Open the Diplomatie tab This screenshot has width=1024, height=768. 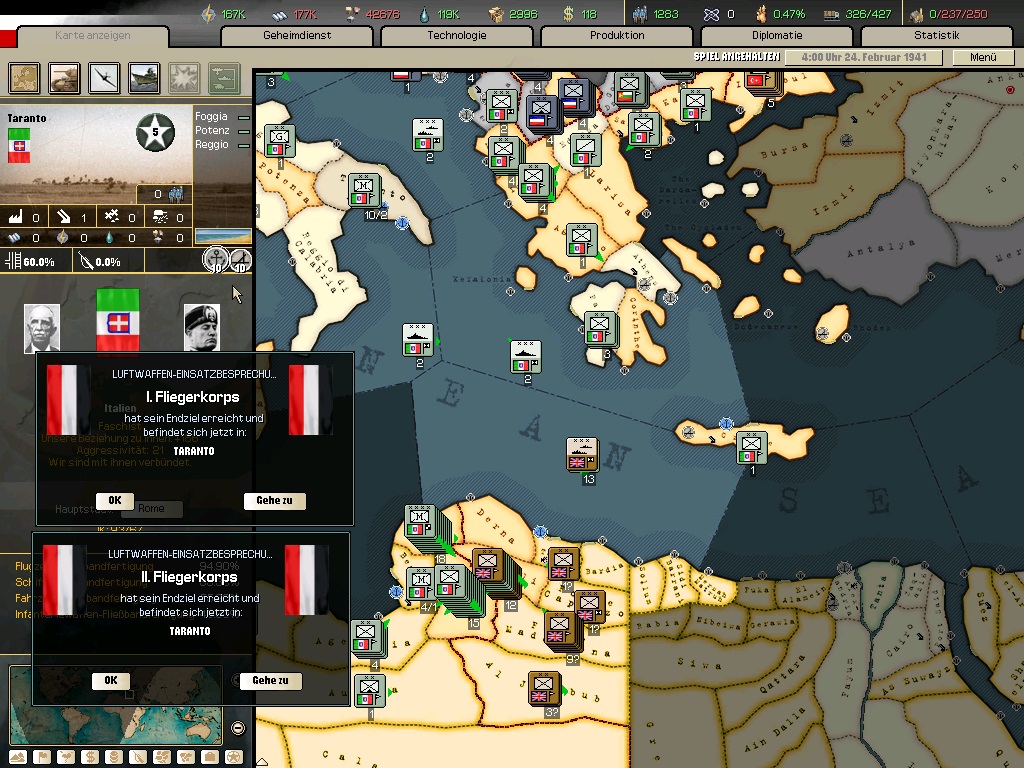777,36
